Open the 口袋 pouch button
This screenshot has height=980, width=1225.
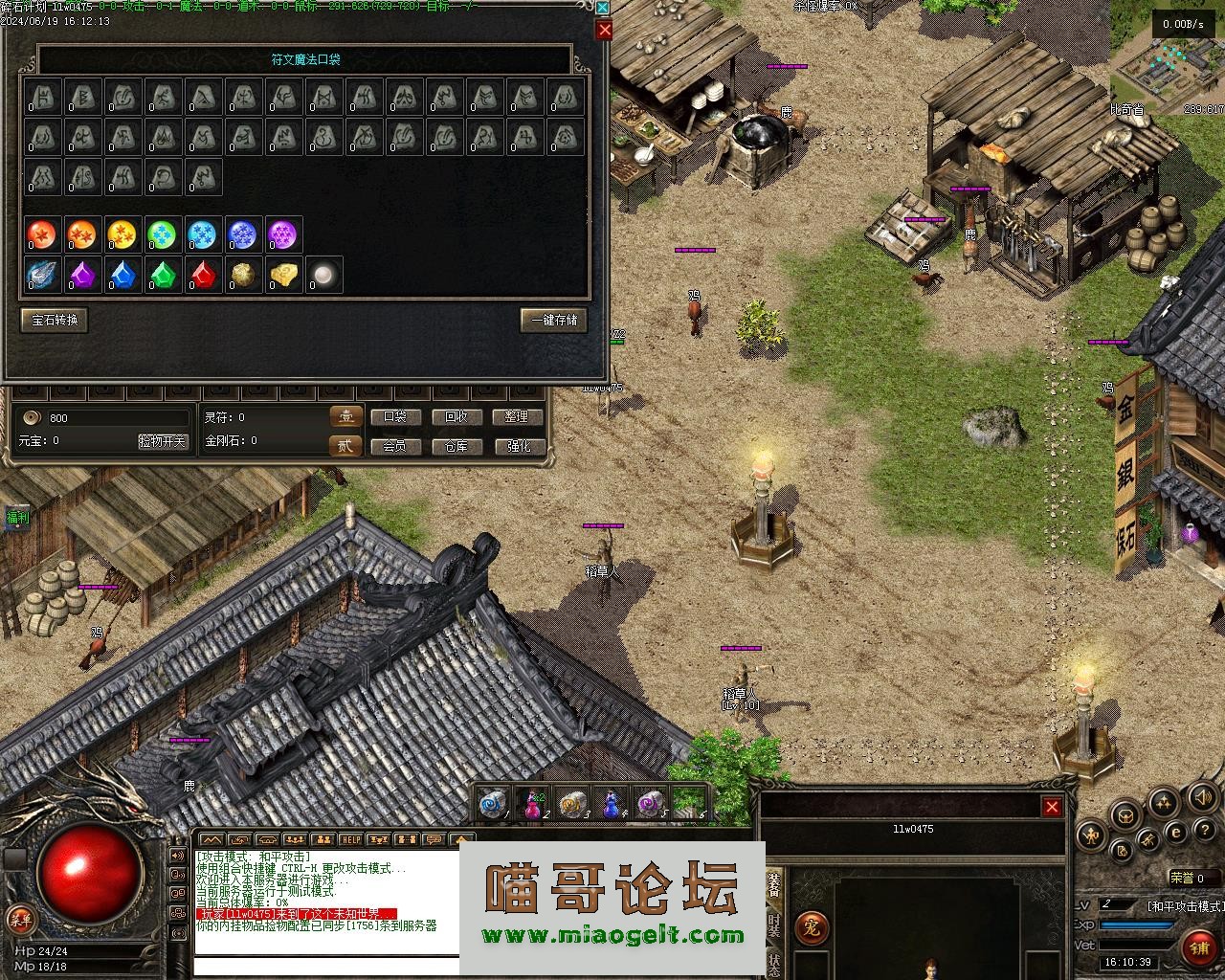[394, 417]
